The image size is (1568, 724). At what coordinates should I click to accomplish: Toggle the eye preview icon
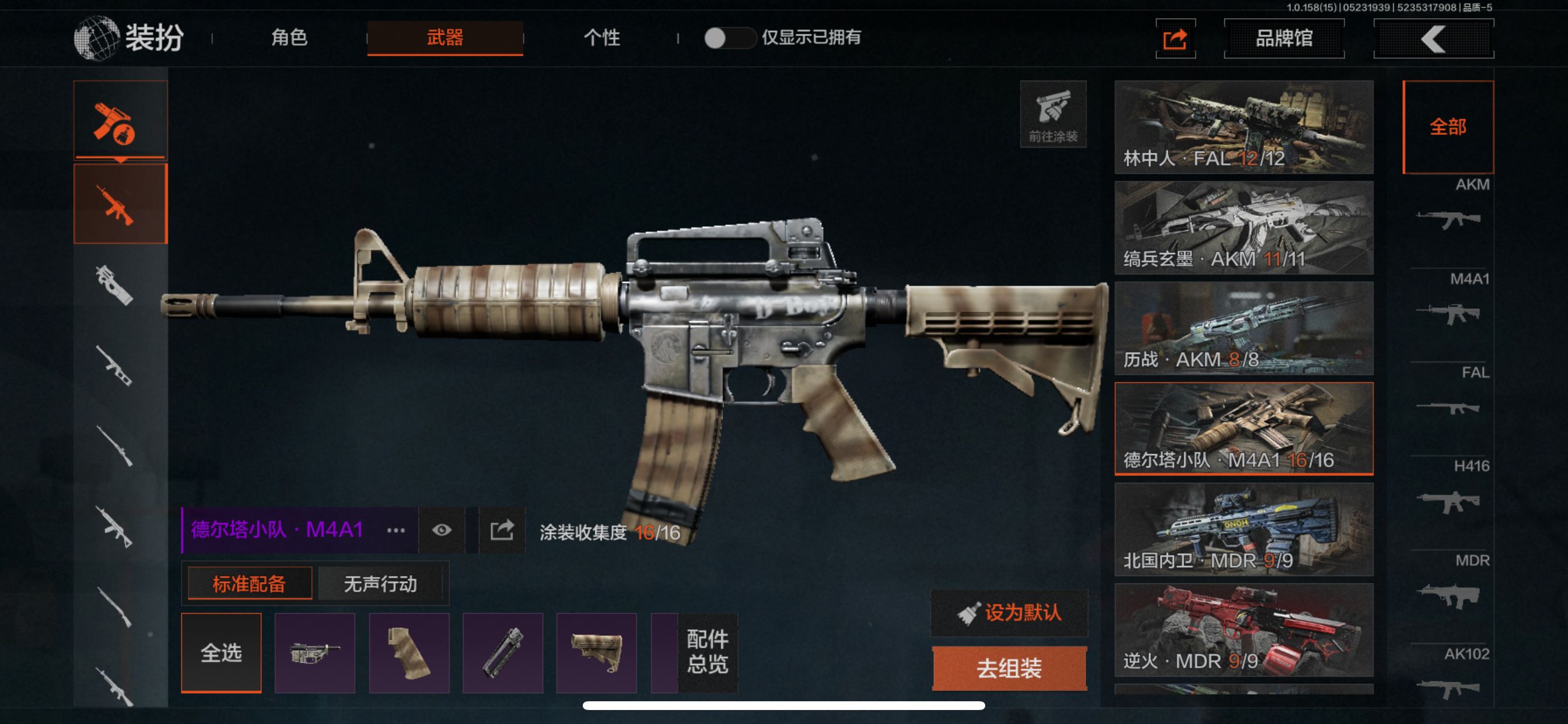pos(442,530)
